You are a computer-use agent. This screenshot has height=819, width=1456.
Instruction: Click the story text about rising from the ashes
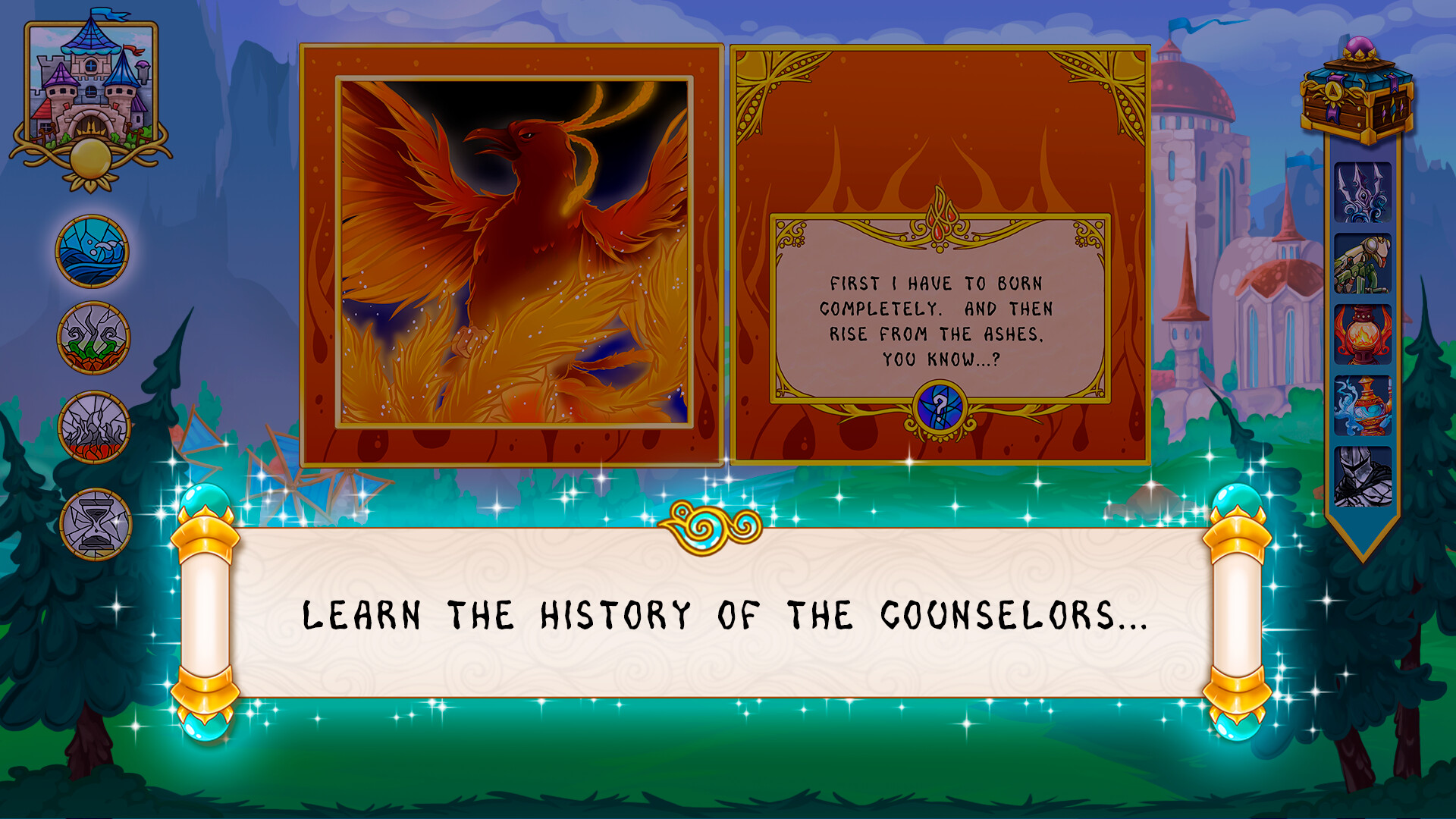click(939, 318)
